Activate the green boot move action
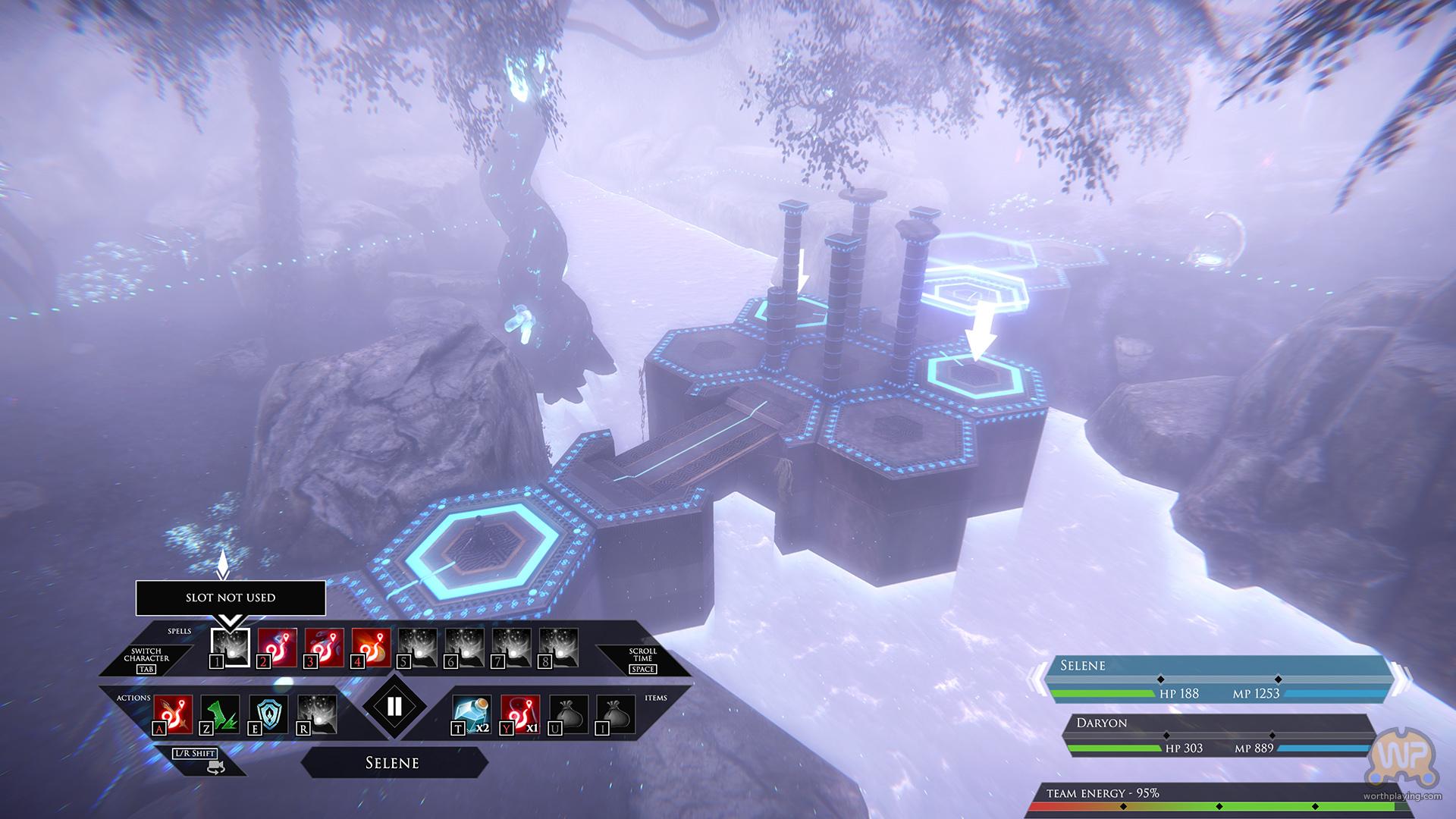The image size is (1456, 819). click(221, 714)
